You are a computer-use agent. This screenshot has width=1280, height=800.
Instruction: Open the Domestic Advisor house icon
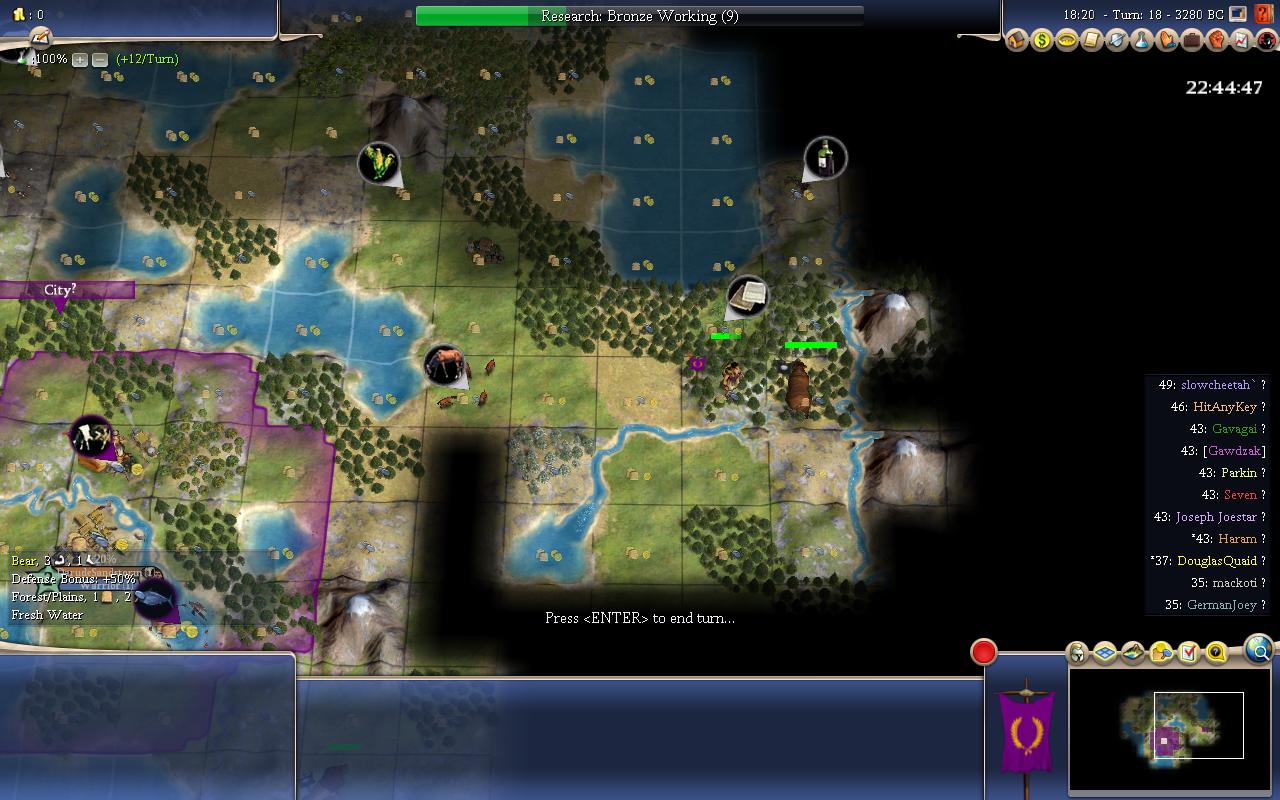1017,41
